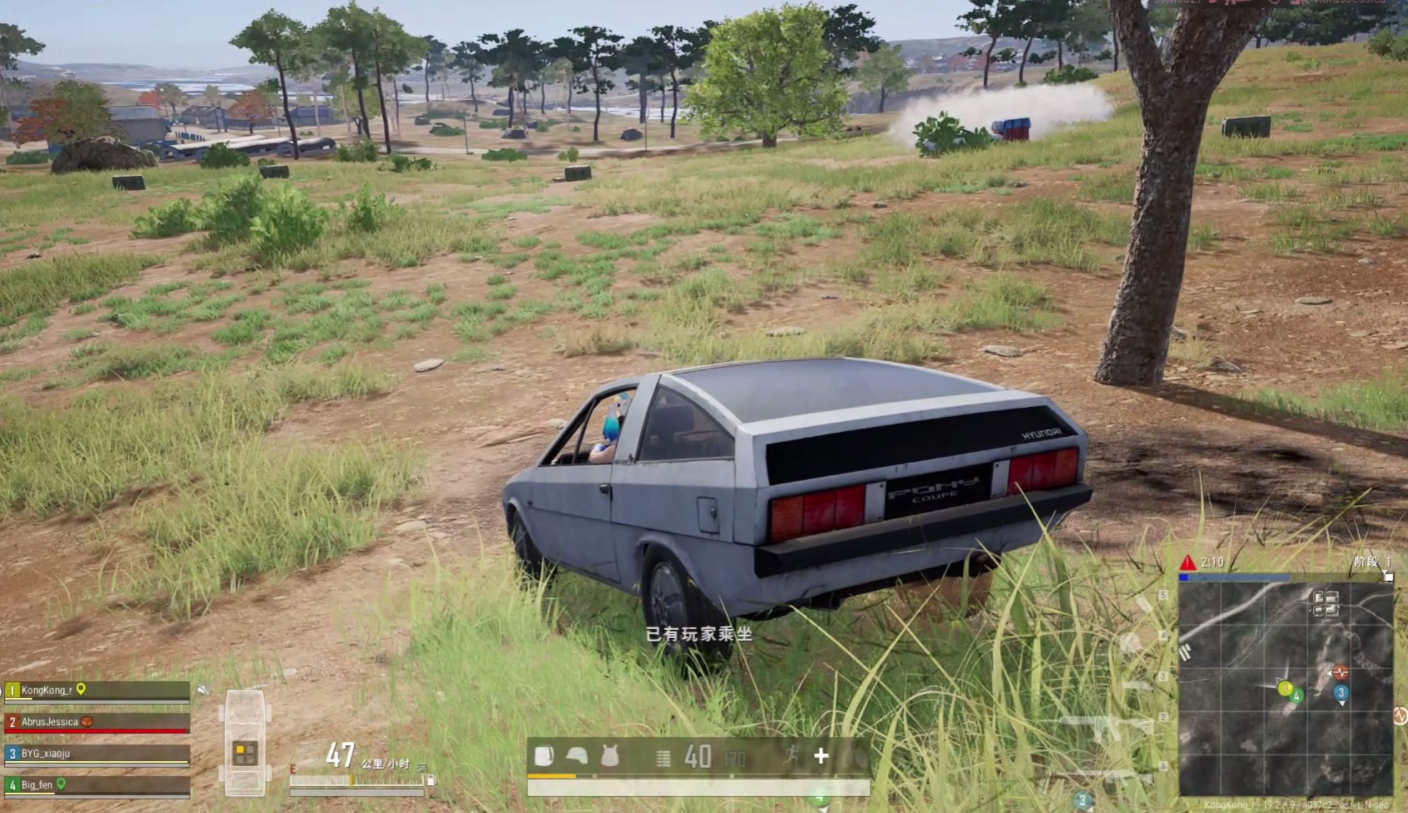The height and width of the screenshot is (813, 1408).
Task: Click the bullet fire-mode icon
Action: (x=663, y=757)
